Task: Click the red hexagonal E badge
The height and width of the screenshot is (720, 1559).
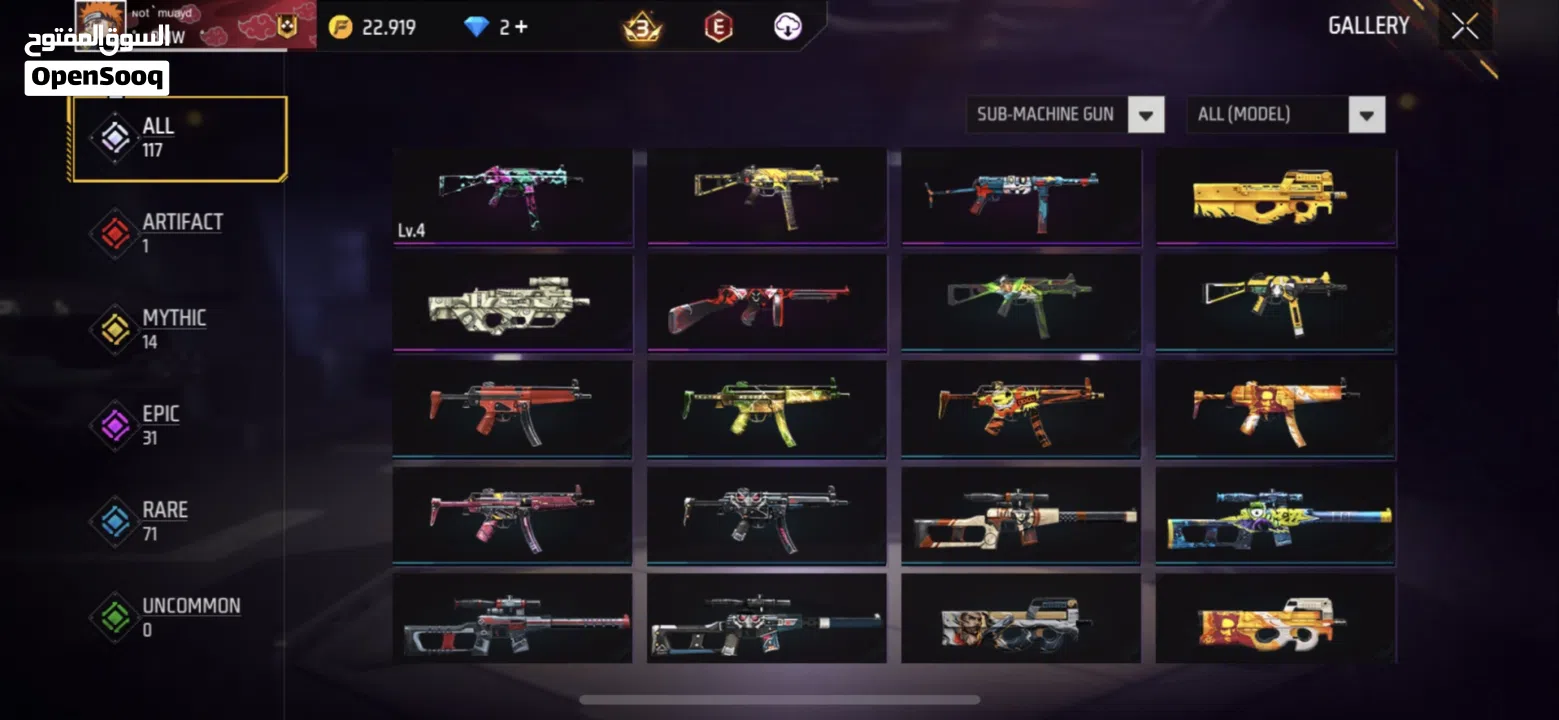Action: 720,26
